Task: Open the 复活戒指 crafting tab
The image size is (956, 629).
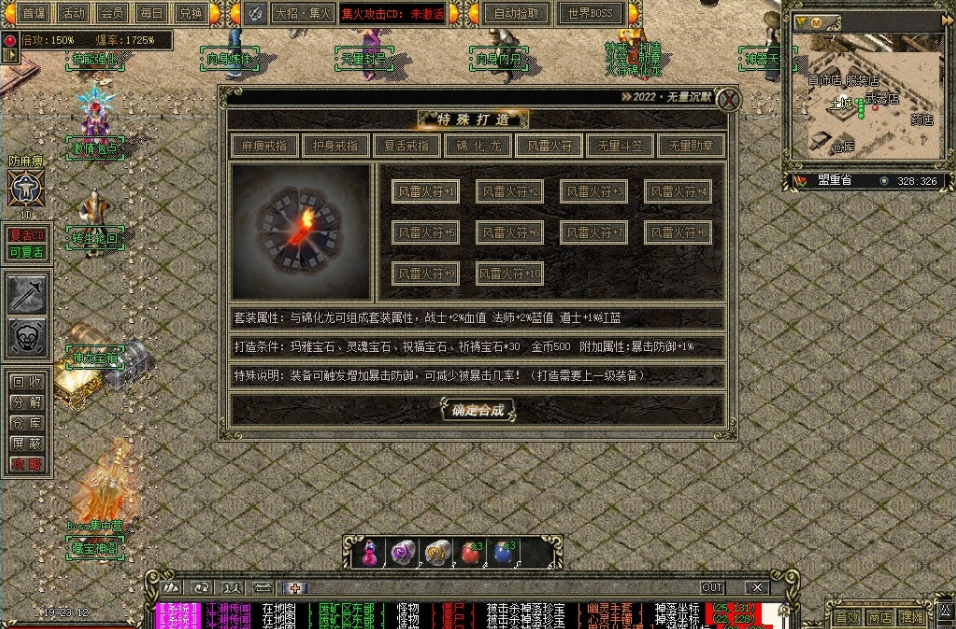Action: 407,145
